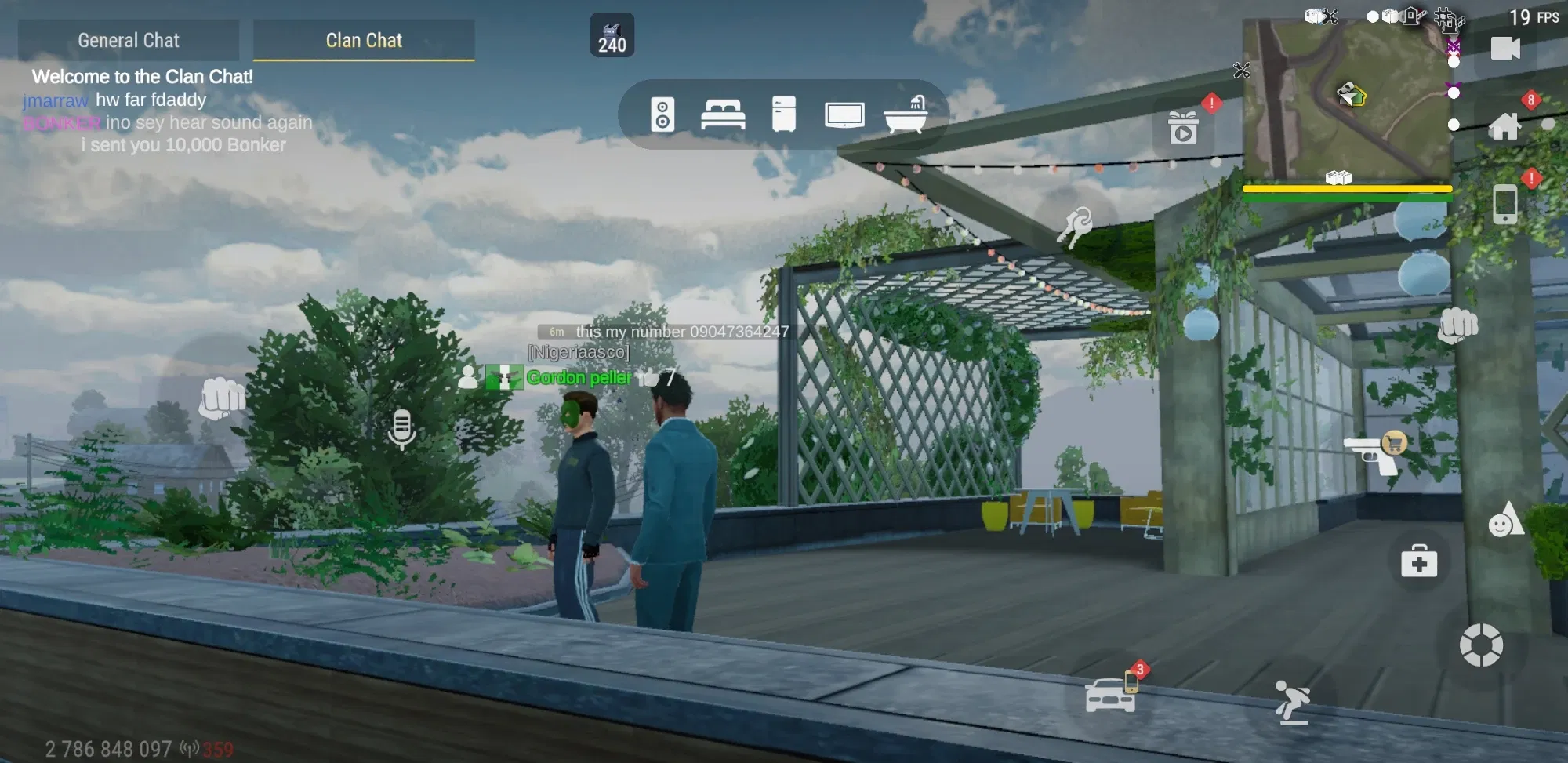The height and width of the screenshot is (763, 1568).
Task: Use the first aid kit
Action: click(1419, 561)
